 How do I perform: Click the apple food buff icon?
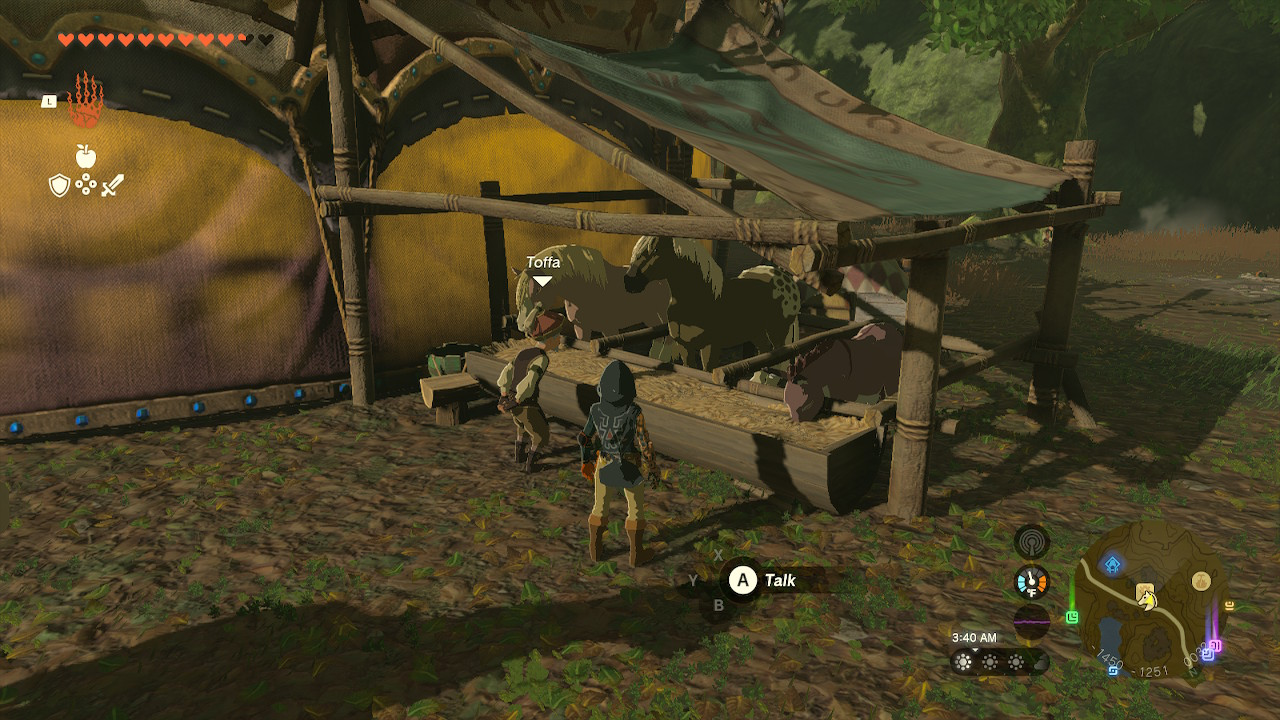coord(85,156)
